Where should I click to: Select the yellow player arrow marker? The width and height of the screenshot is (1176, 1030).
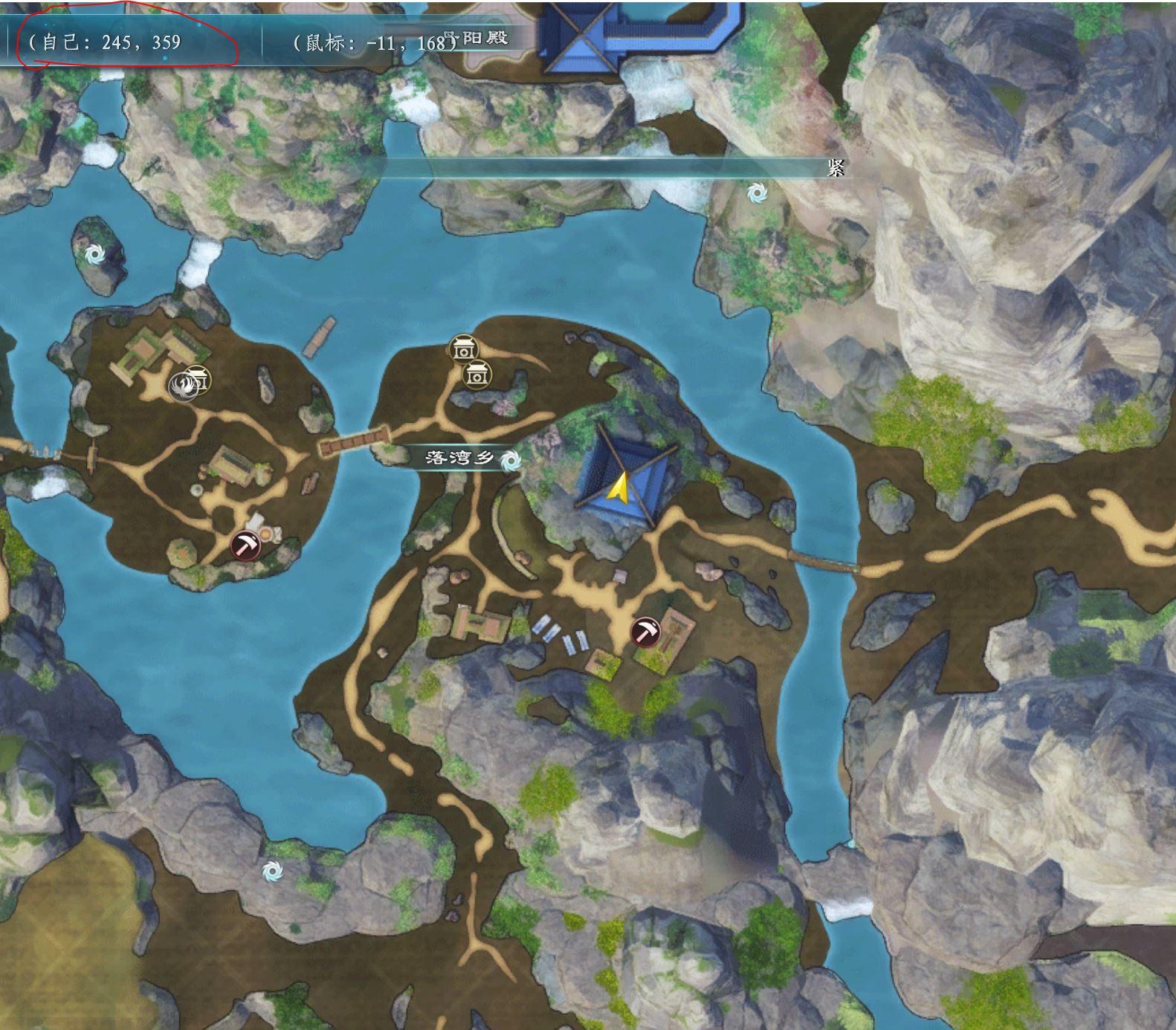click(x=618, y=487)
